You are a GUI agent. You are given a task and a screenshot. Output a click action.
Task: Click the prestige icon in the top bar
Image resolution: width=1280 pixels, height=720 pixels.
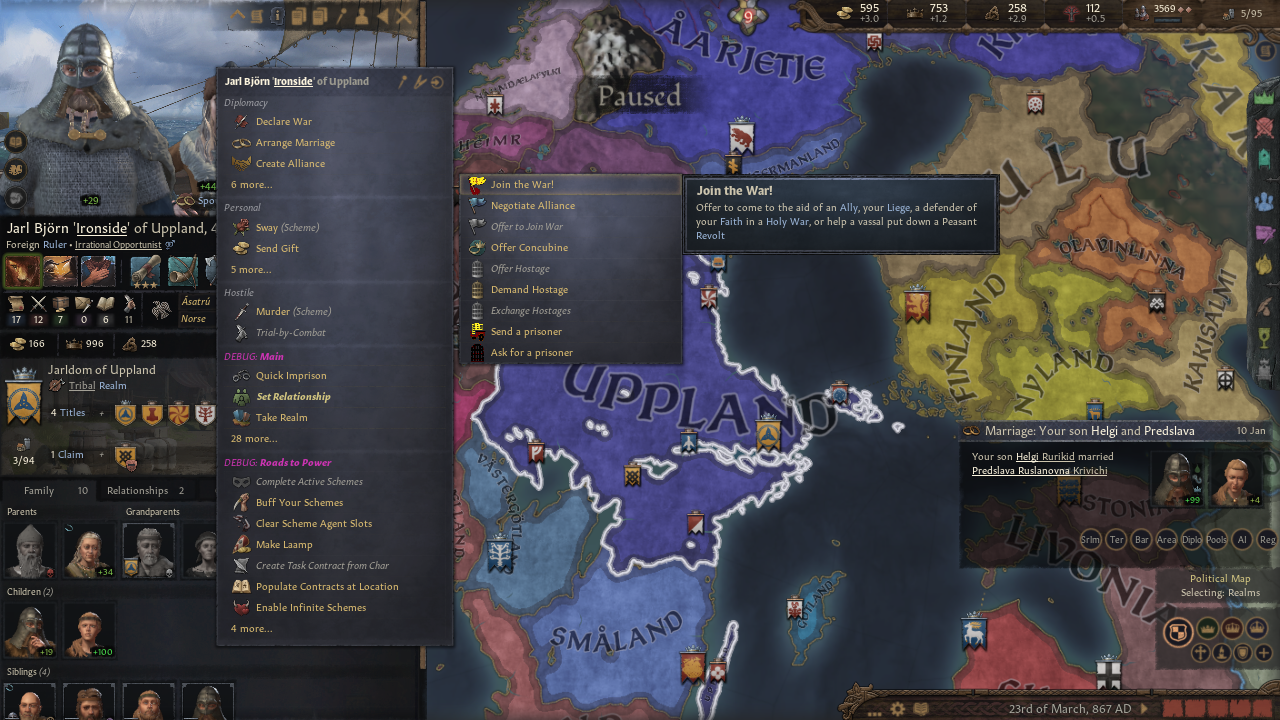914,12
